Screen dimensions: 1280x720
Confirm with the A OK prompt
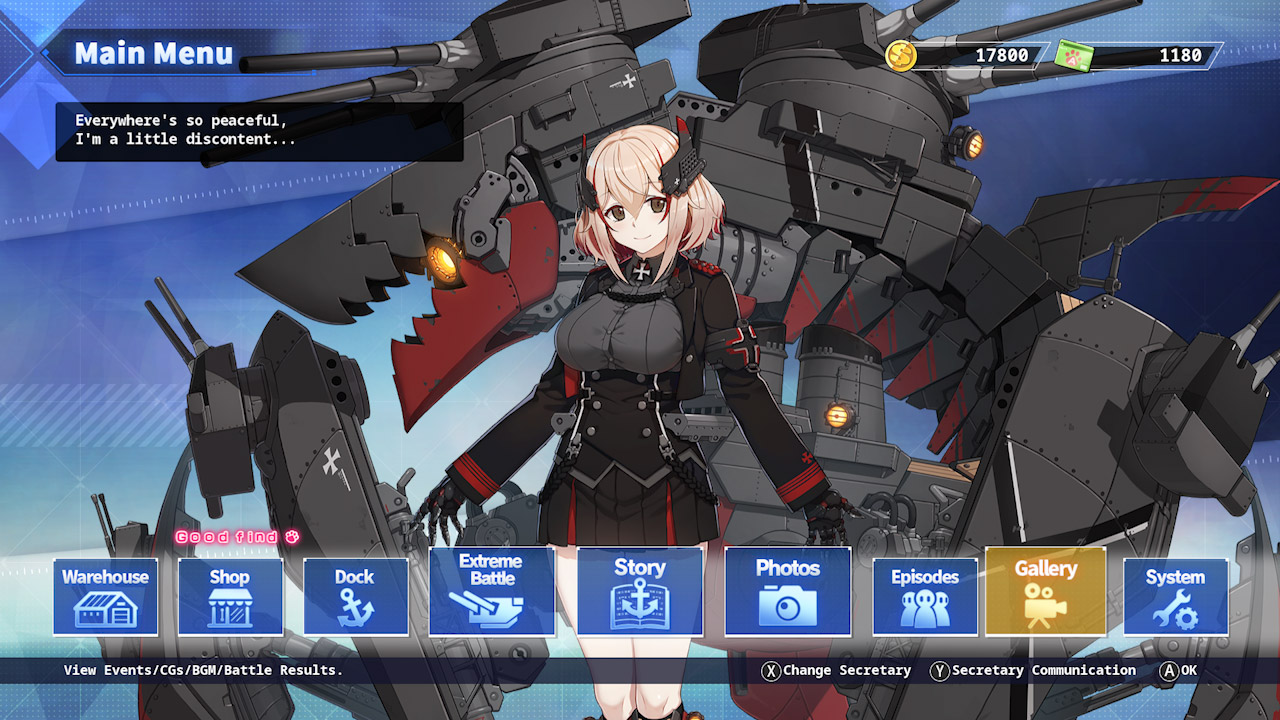(x=1178, y=671)
